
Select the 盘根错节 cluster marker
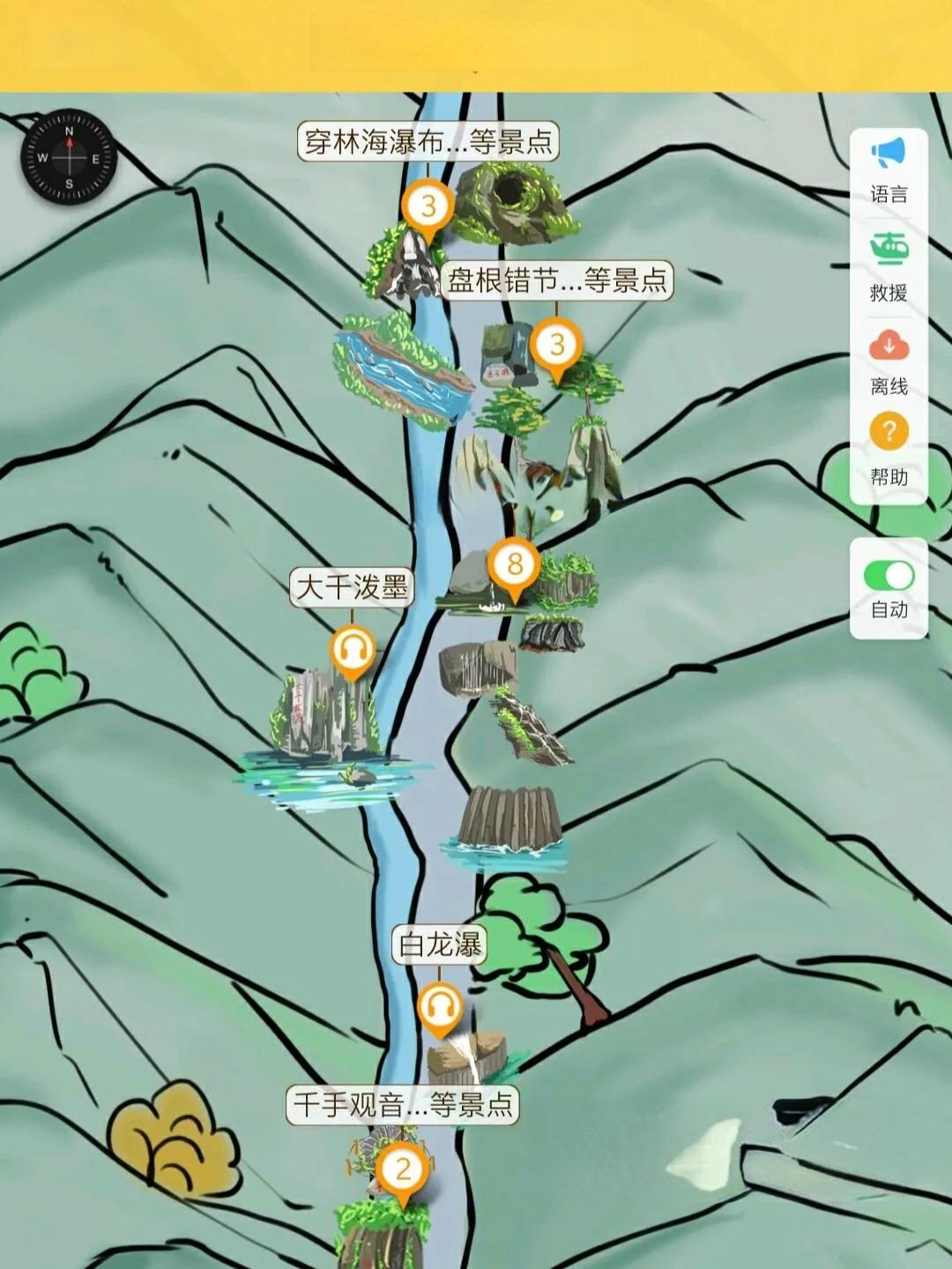click(x=556, y=345)
